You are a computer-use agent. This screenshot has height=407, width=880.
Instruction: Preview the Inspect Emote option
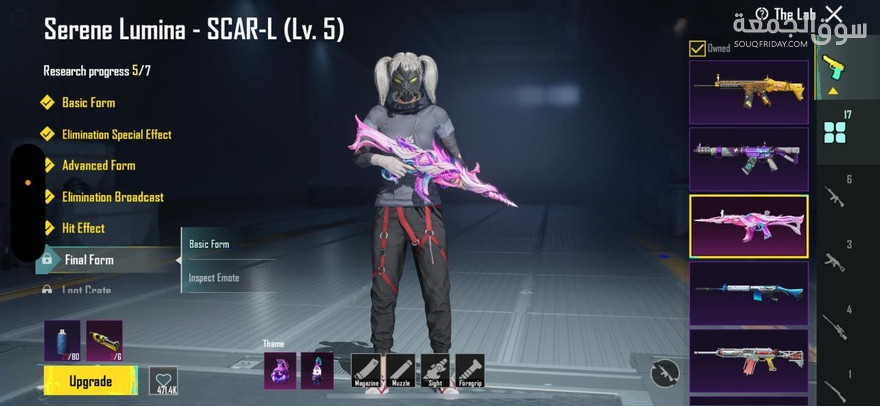(214, 277)
